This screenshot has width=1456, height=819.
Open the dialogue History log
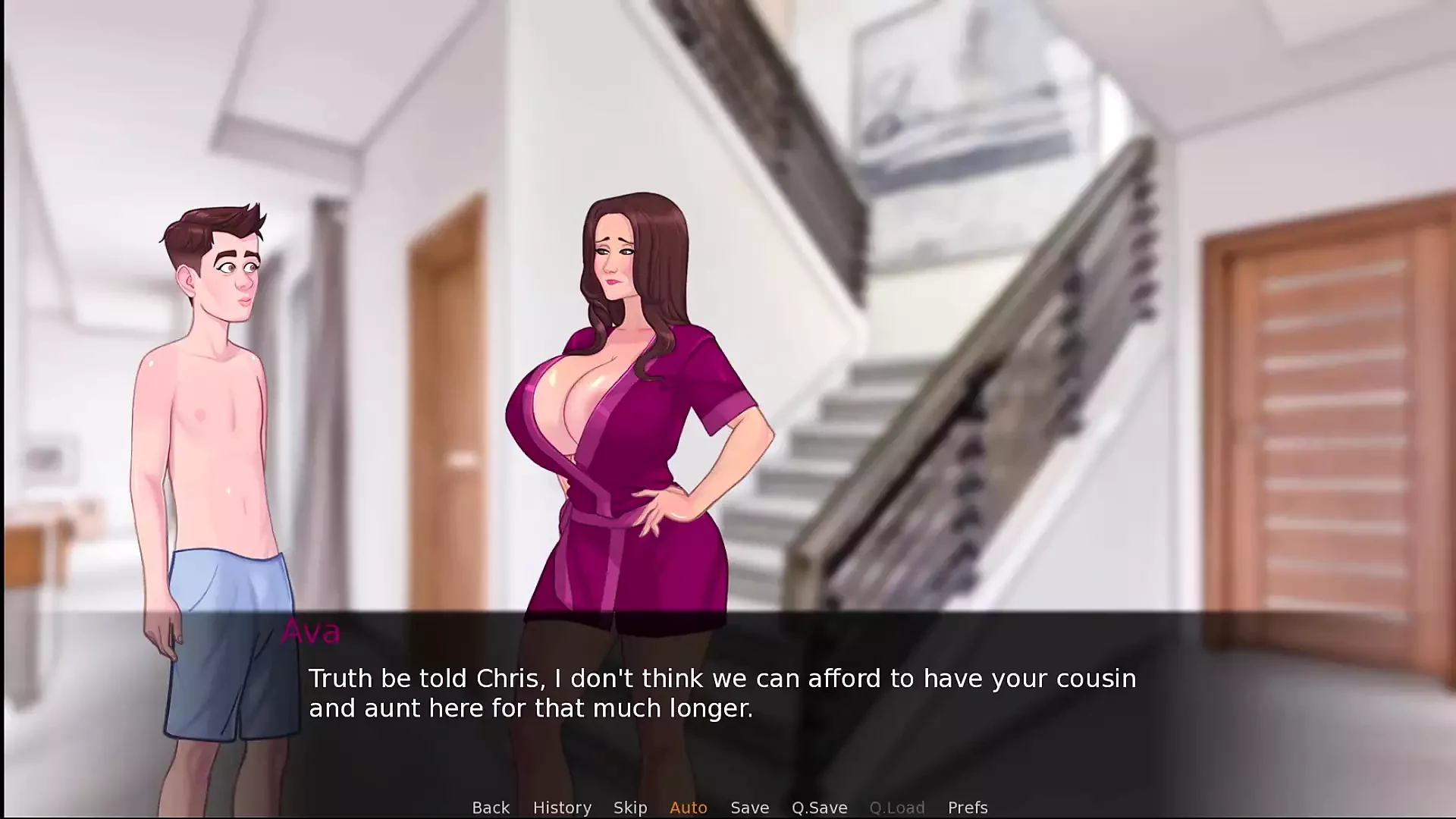point(562,808)
